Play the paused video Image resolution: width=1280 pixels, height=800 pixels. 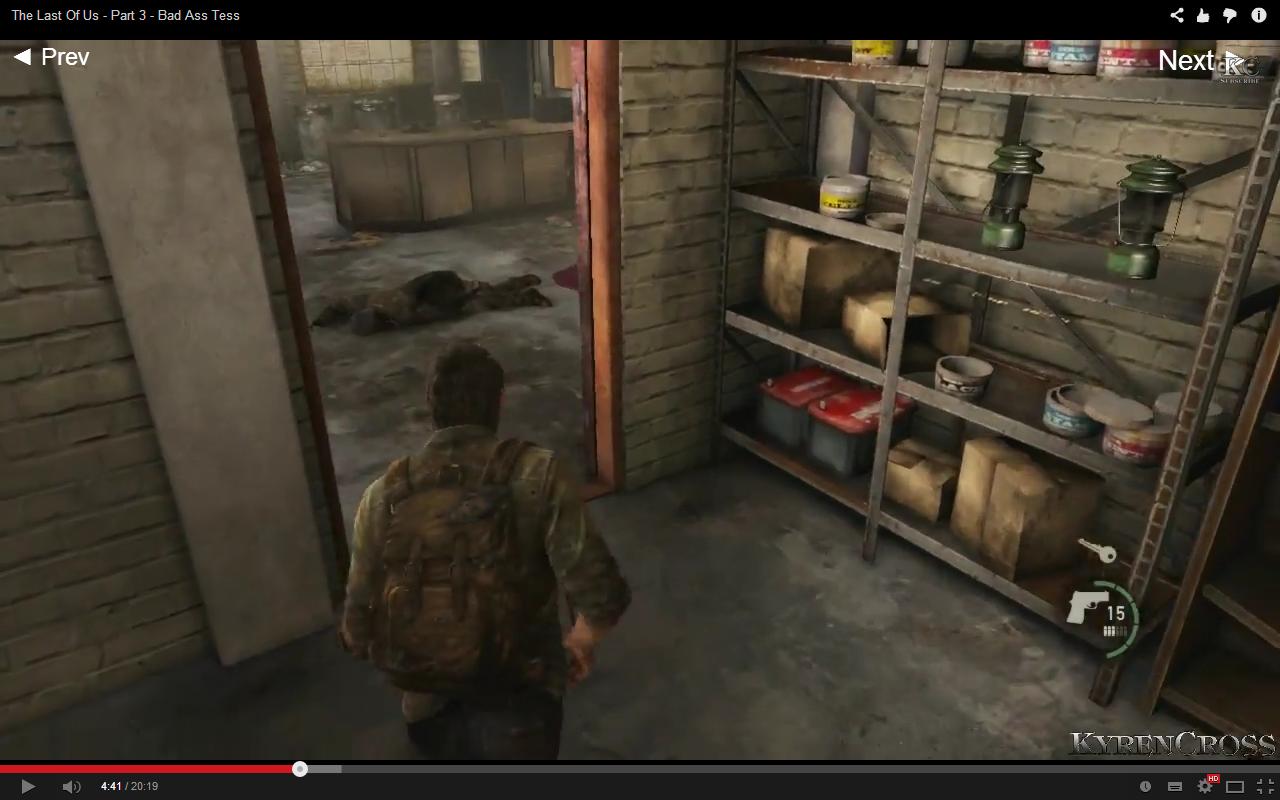tap(28, 787)
